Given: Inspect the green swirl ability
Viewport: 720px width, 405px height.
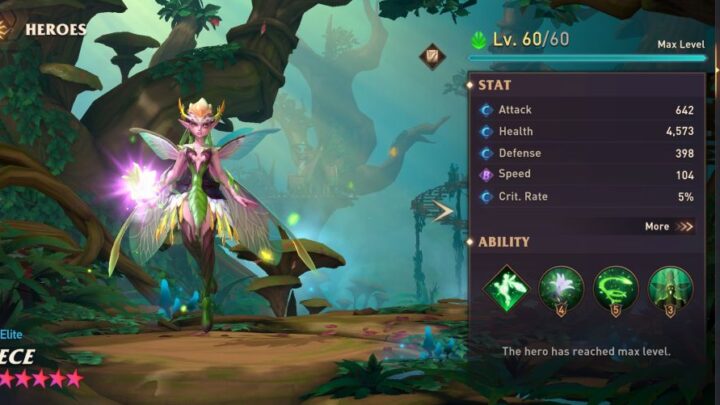Looking at the screenshot, I should coord(615,288).
